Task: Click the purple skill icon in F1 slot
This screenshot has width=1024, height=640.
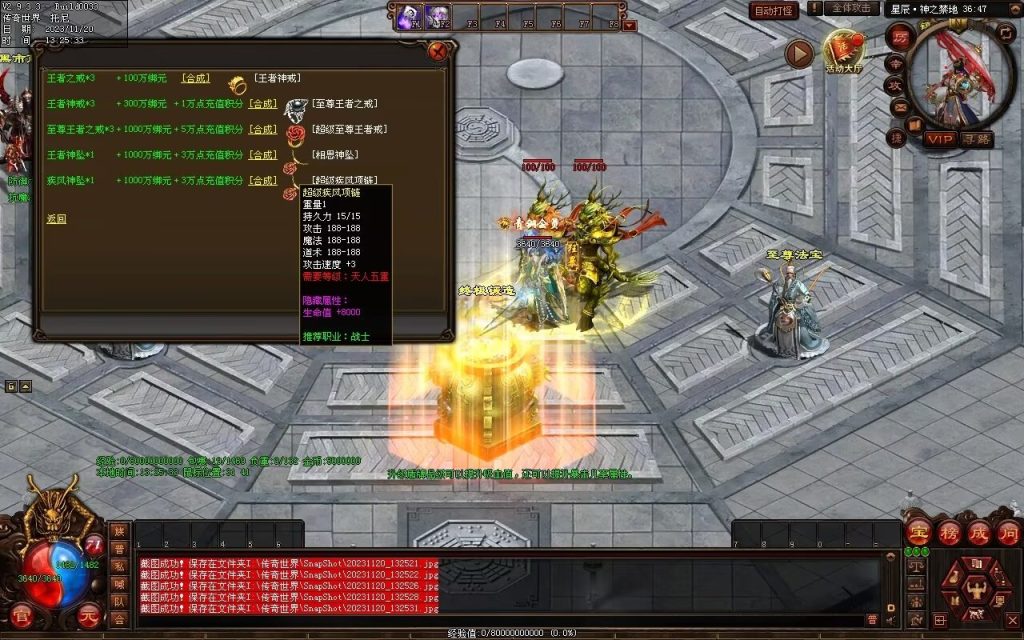Action: (x=410, y=17)
